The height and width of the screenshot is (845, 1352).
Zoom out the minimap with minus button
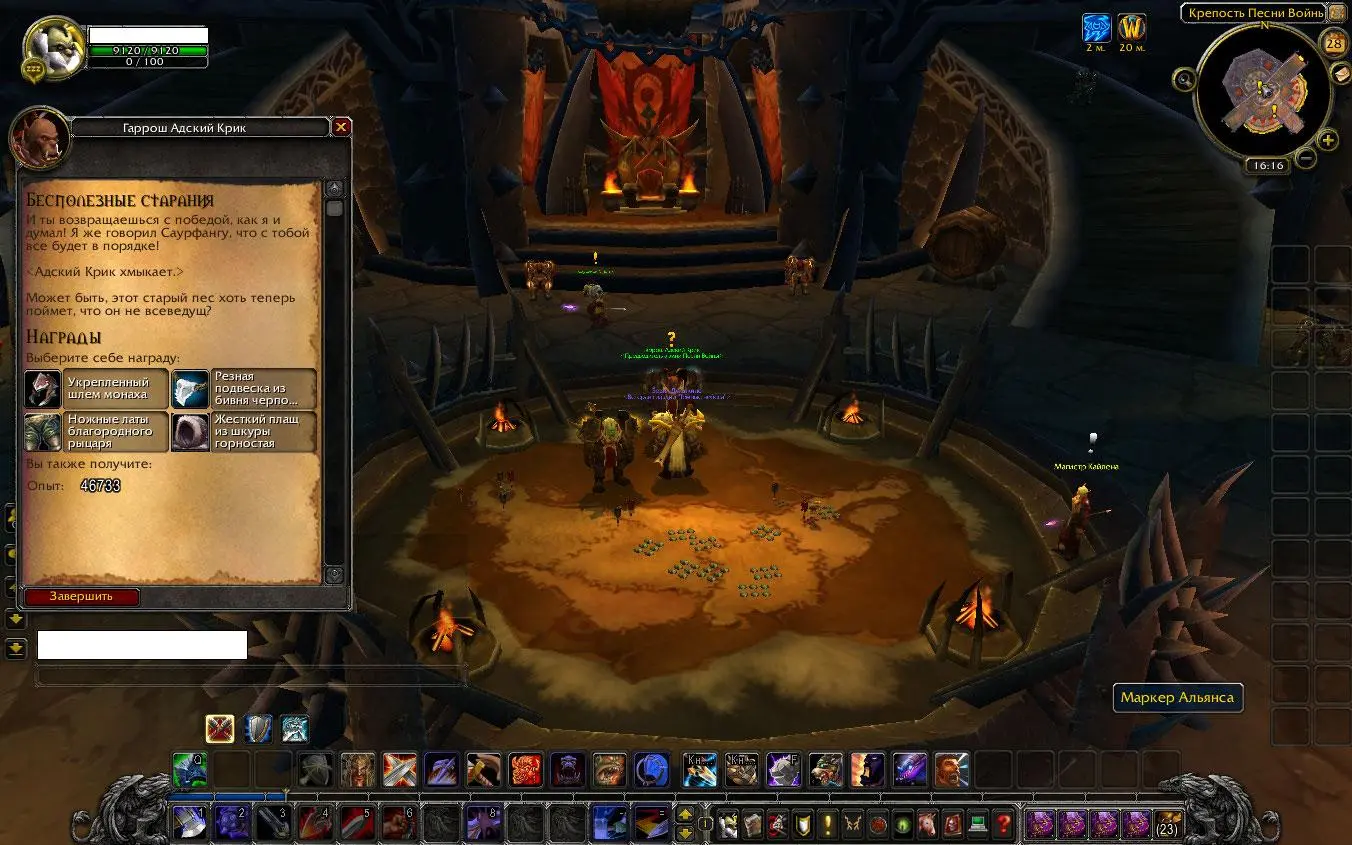1306,158
